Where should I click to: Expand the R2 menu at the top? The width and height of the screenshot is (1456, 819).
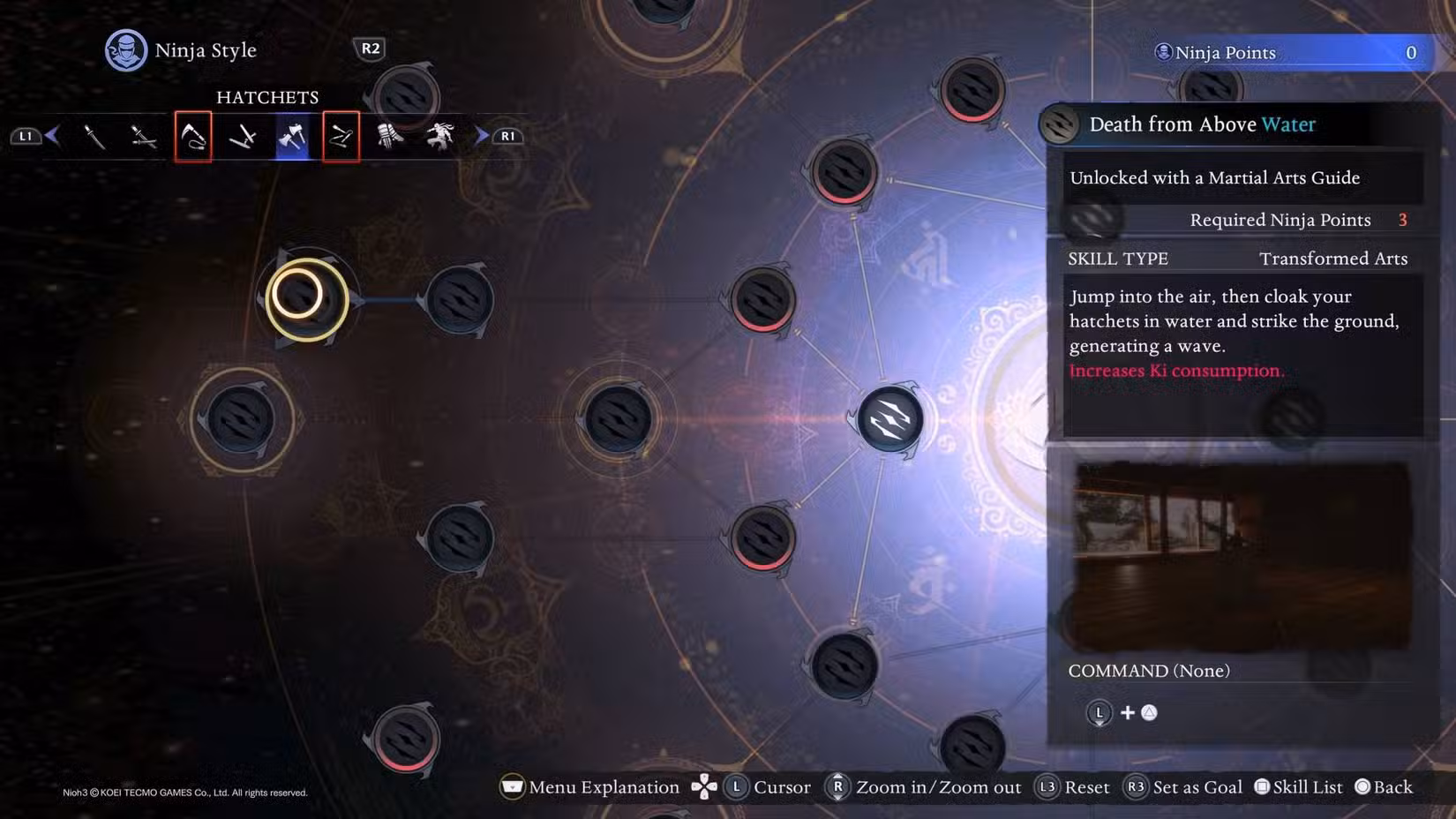click(371, 49)
